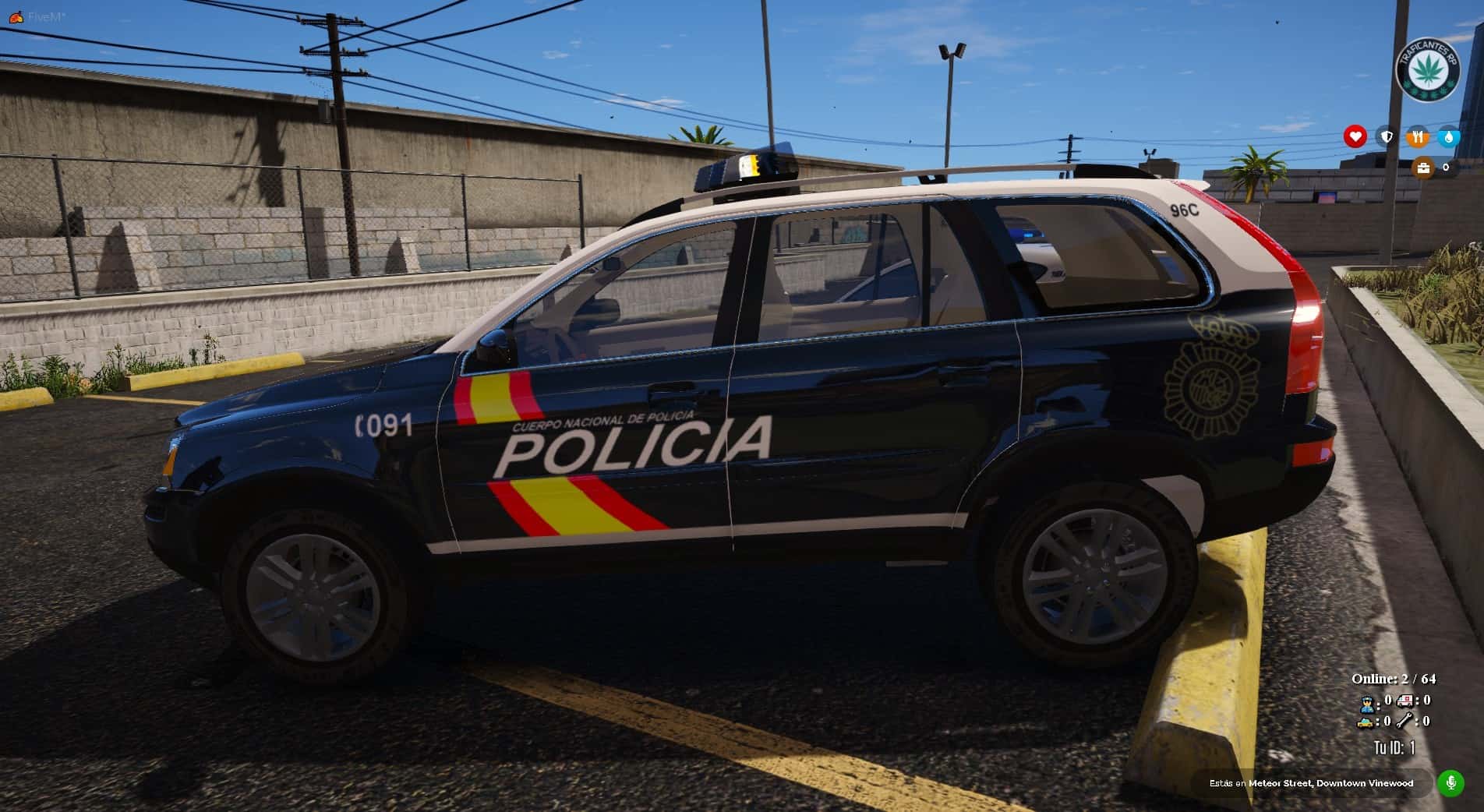This screenshot has height=812, width=1484.
Task: Click the ambulance online counter icon
Action: tap(1405, 701)
